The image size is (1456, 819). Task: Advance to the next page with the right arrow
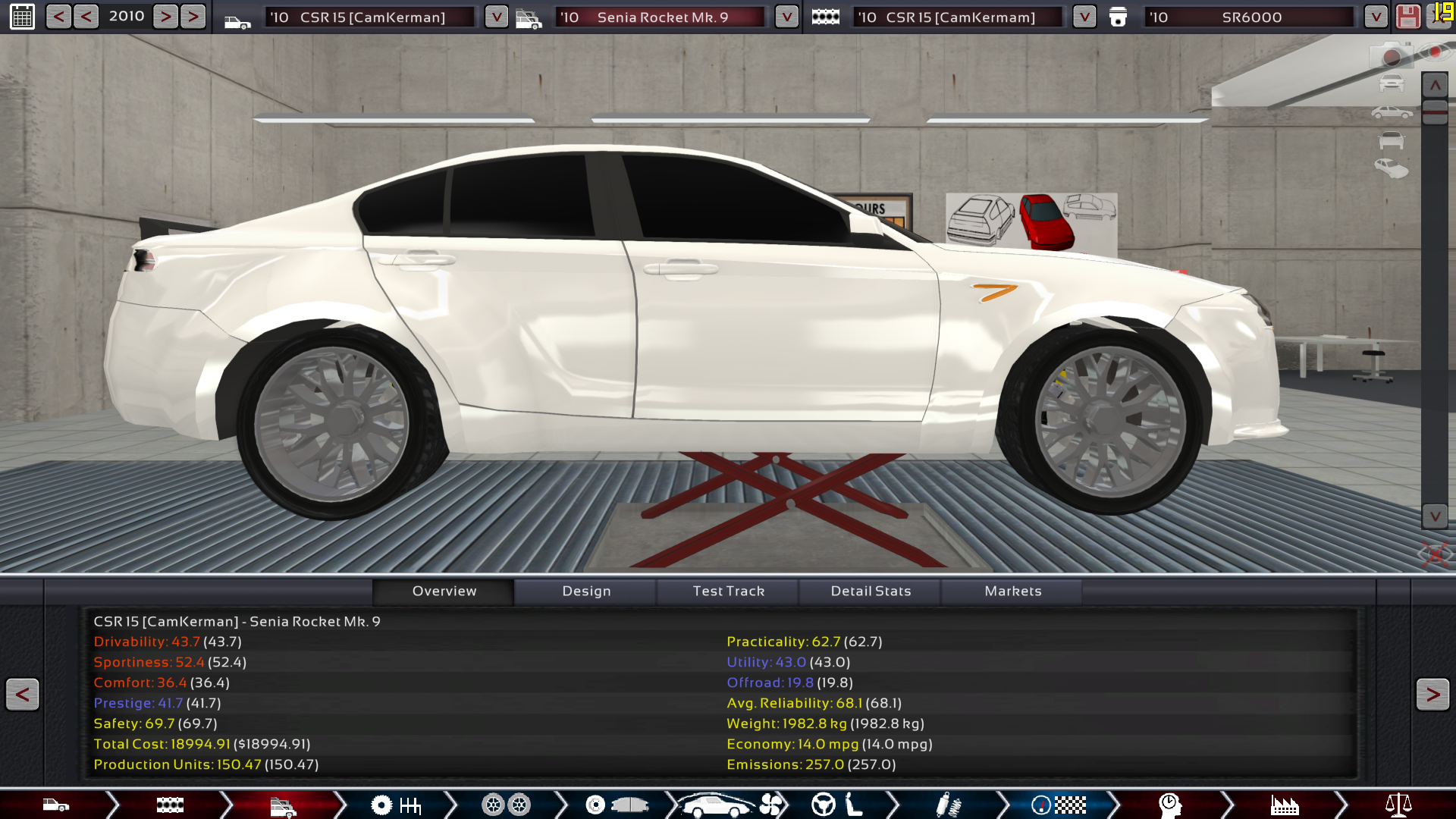pyautogui.click(x=1432, y=694)
